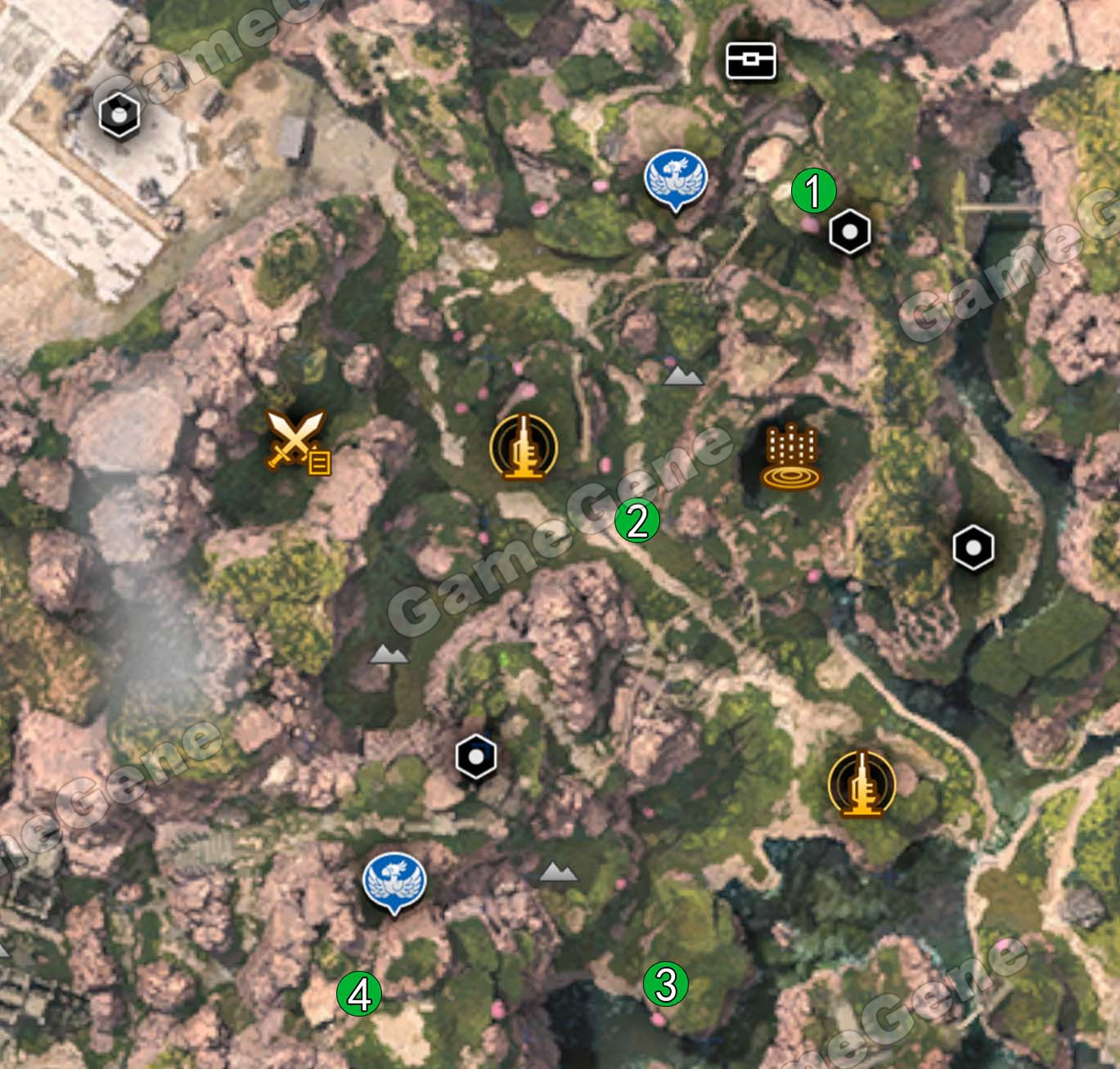Choose the chocobo stop nearest number 4
This screenshot has height=1069, width=1120.
click(394, 882)
